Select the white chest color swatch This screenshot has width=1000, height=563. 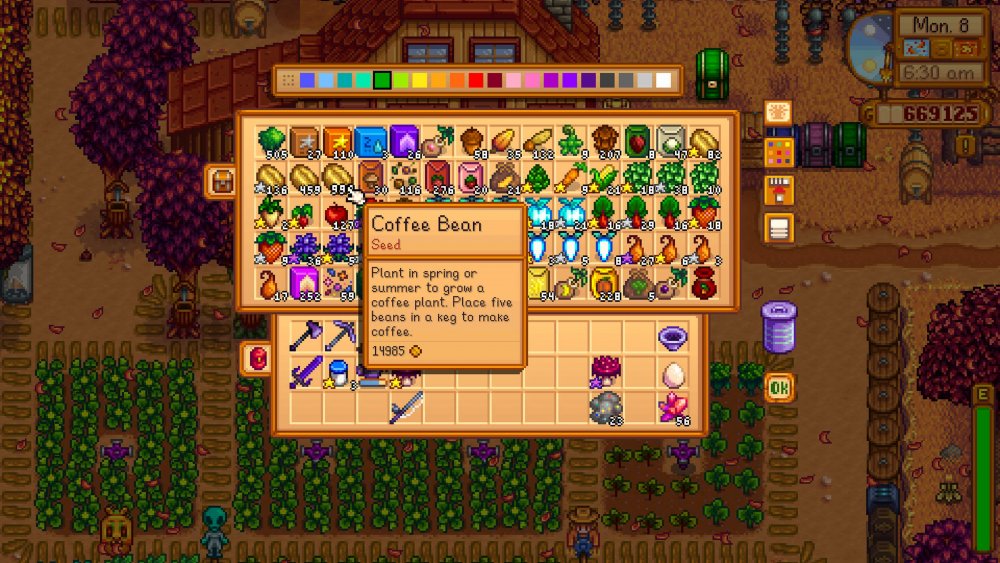[x=663, y=80]
